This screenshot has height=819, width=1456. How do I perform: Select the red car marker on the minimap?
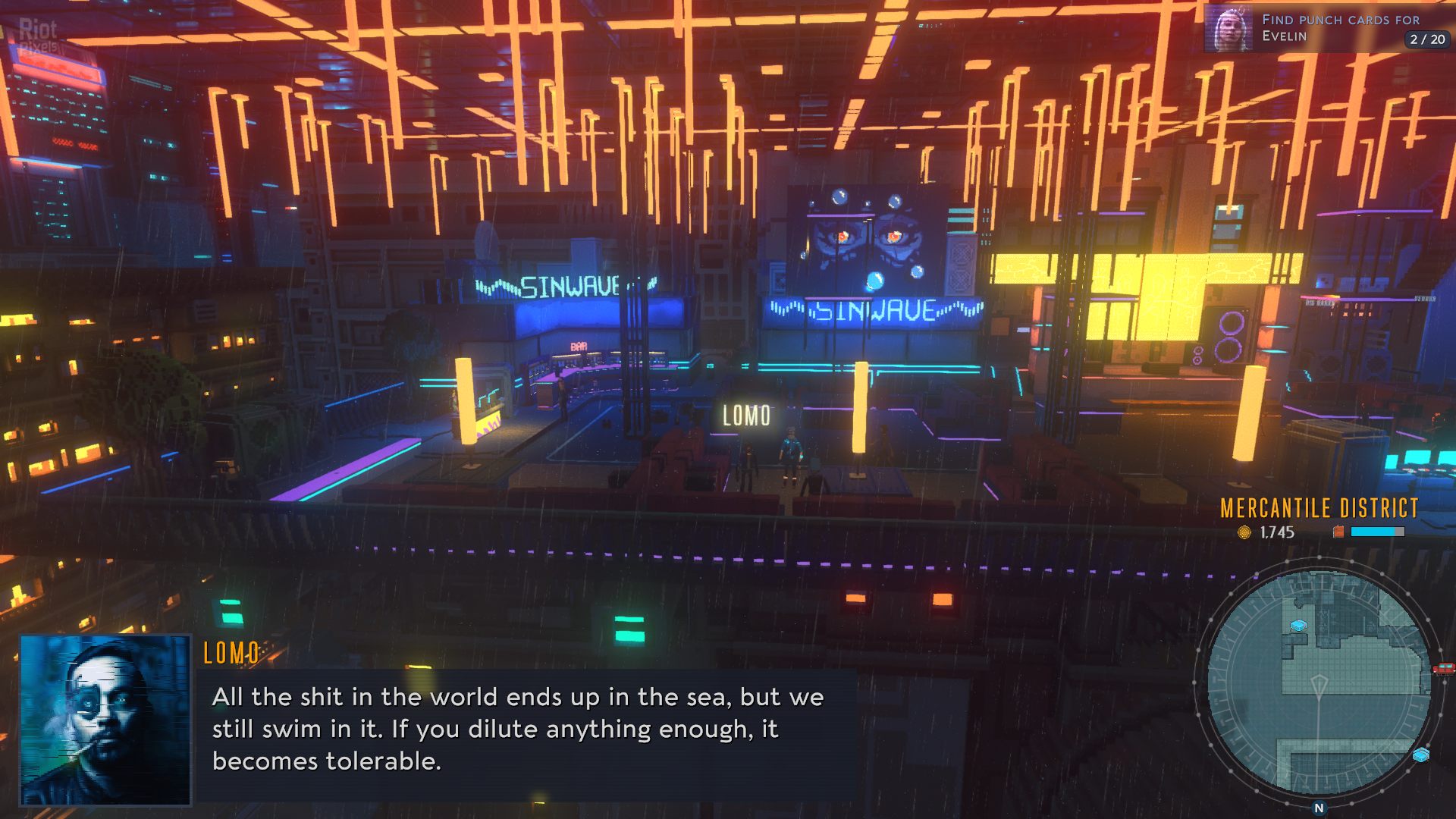(x=1443, y=668)
